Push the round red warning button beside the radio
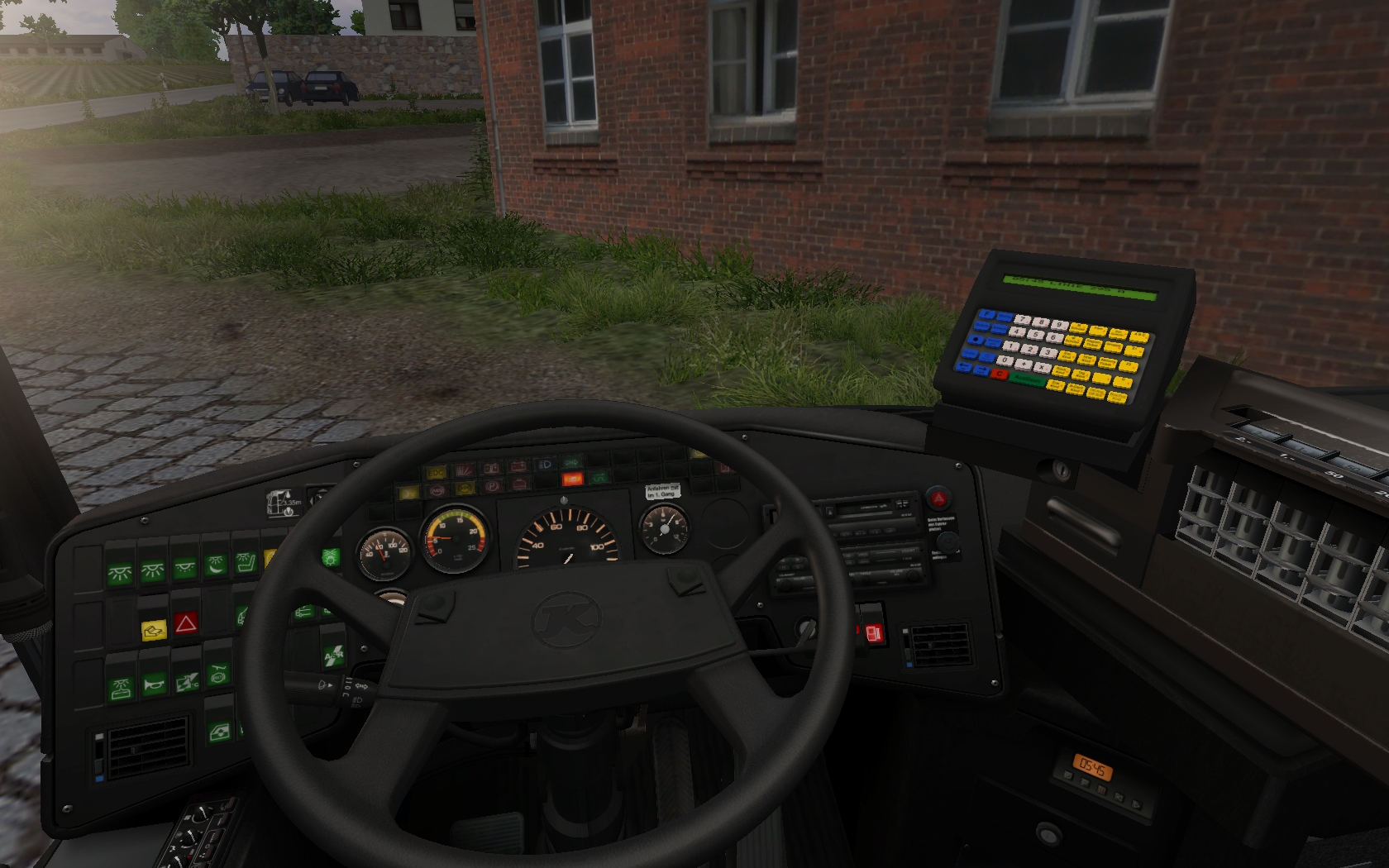1389x868 pixels. (x=938, y=498)
